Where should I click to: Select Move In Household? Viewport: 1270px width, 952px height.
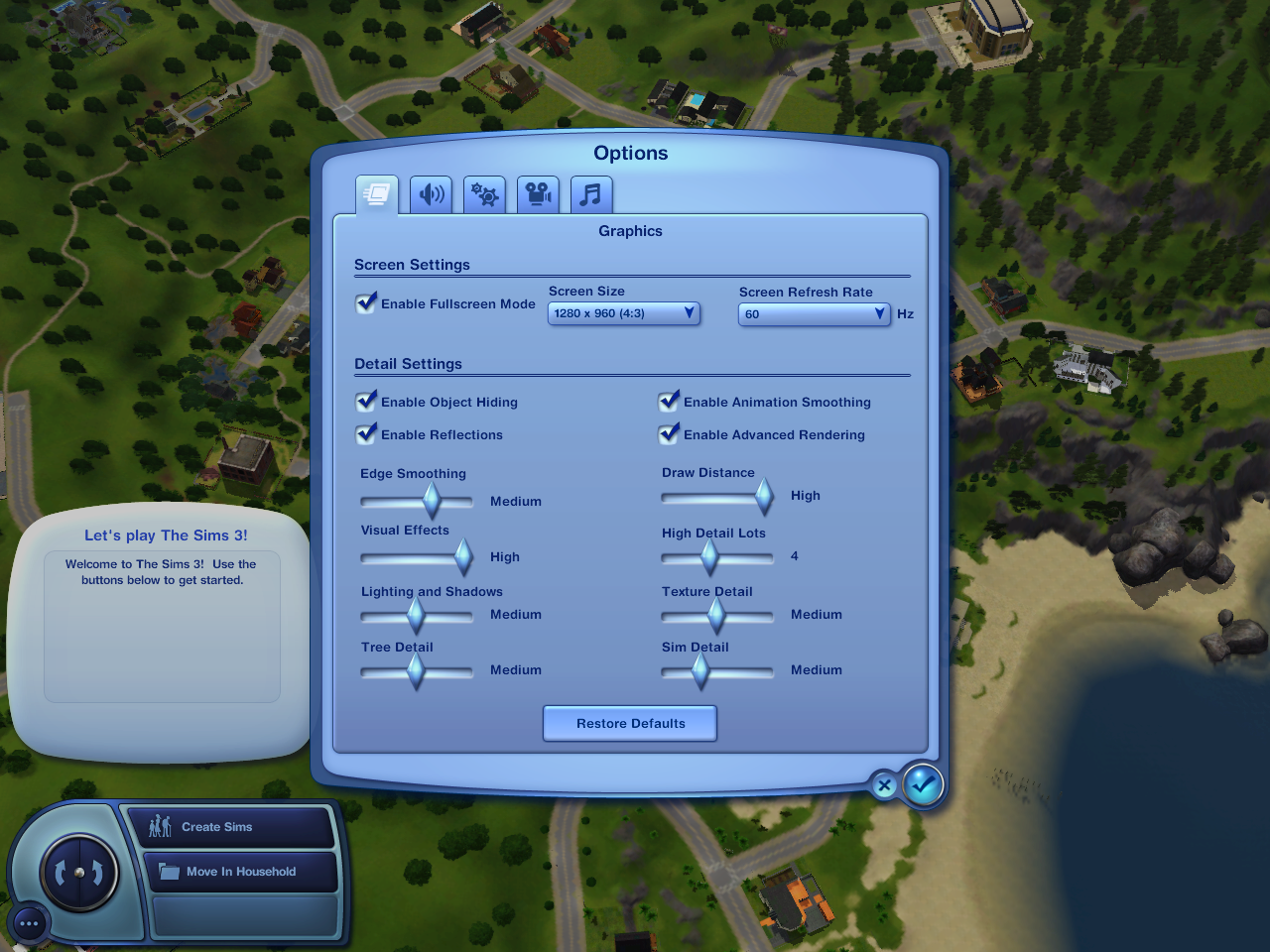click(x=240, y=872)
